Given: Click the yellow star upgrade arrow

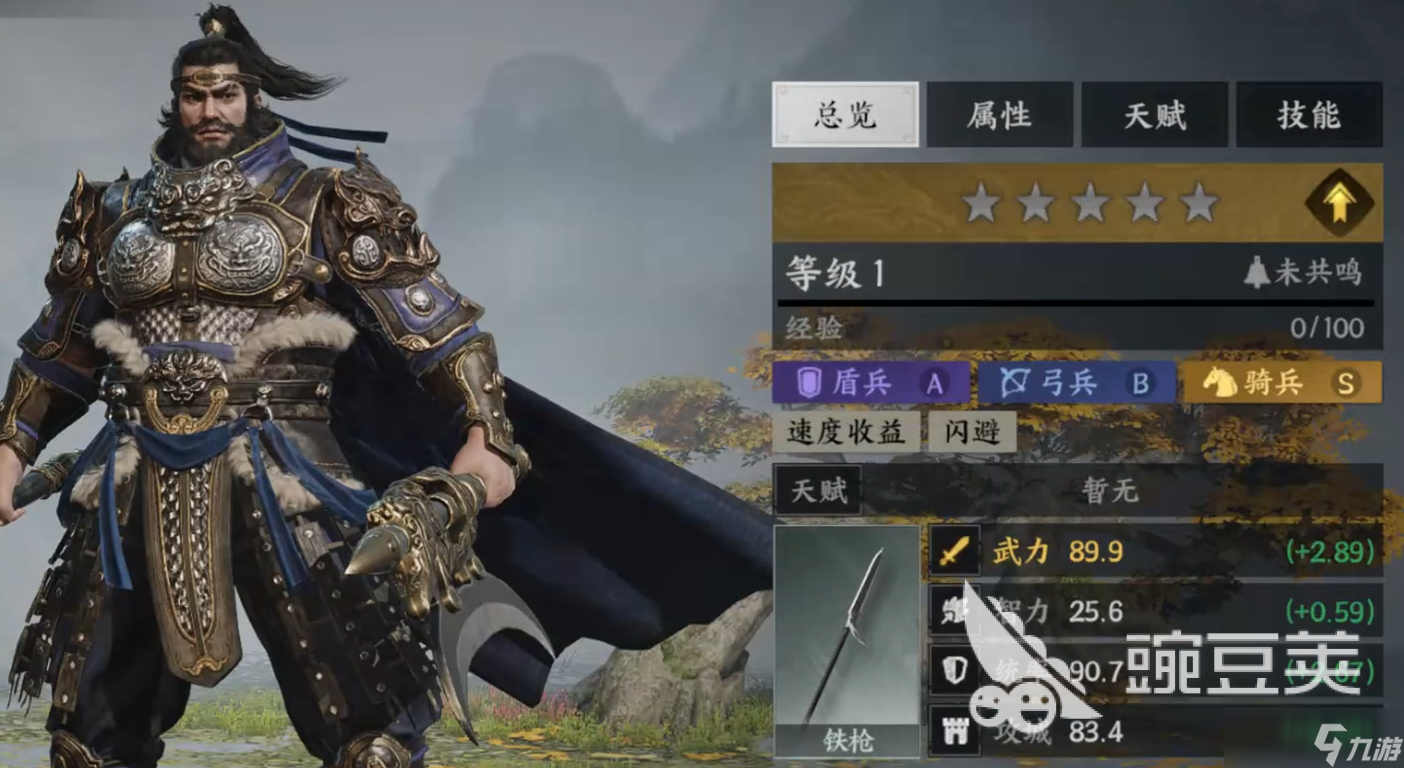Looking at the screenshot, I should [1338, 203].
